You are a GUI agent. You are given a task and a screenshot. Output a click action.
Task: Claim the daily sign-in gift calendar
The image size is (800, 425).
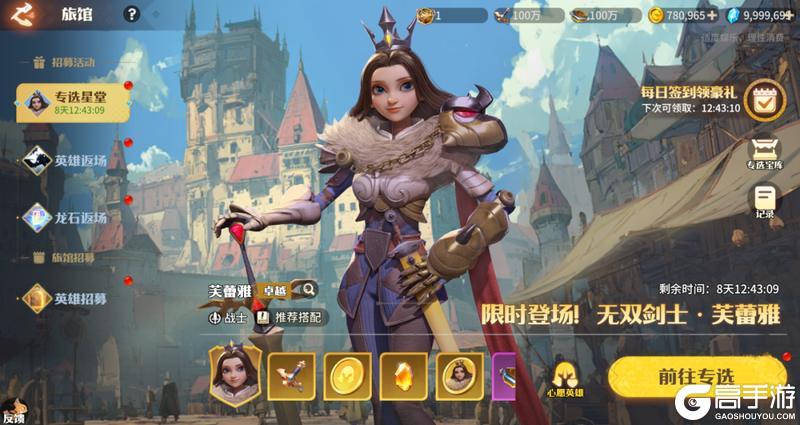(x=765, y=101)
